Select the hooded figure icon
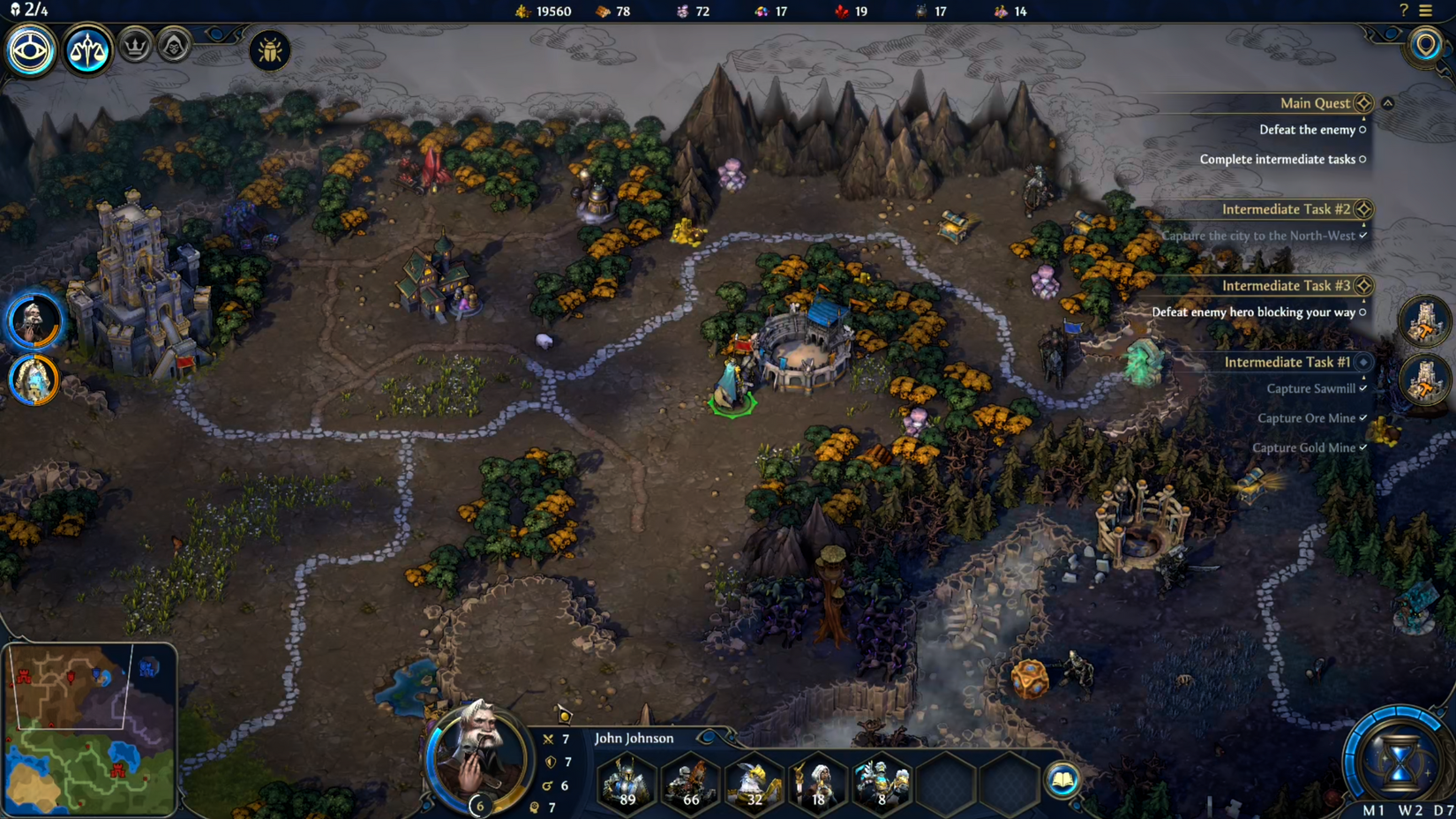The height and width of the screenshot is (819, 1456). click(x=172, y=45)
